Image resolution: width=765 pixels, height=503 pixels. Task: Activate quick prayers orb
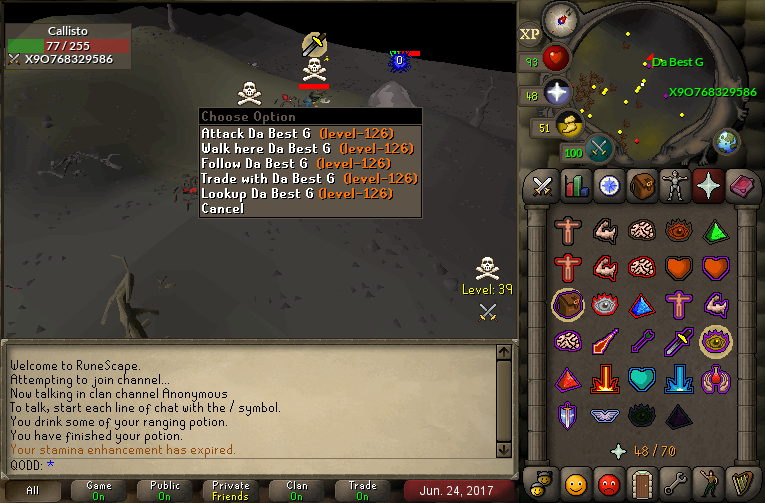[x=556, y=92]
